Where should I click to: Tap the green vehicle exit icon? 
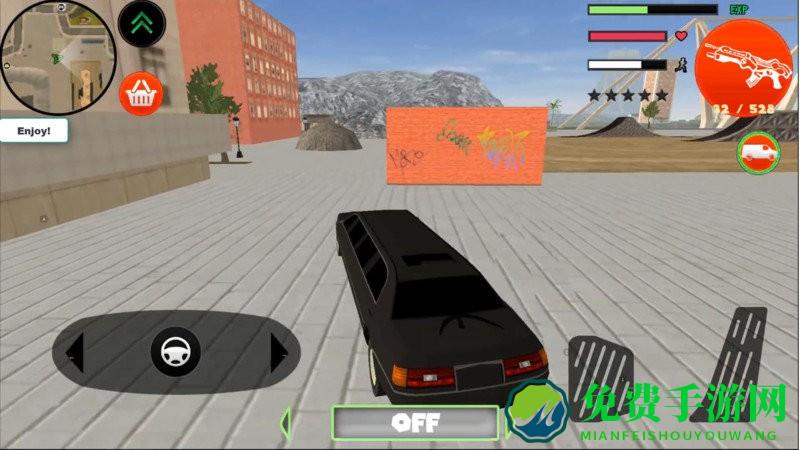[x=758, y=153]
